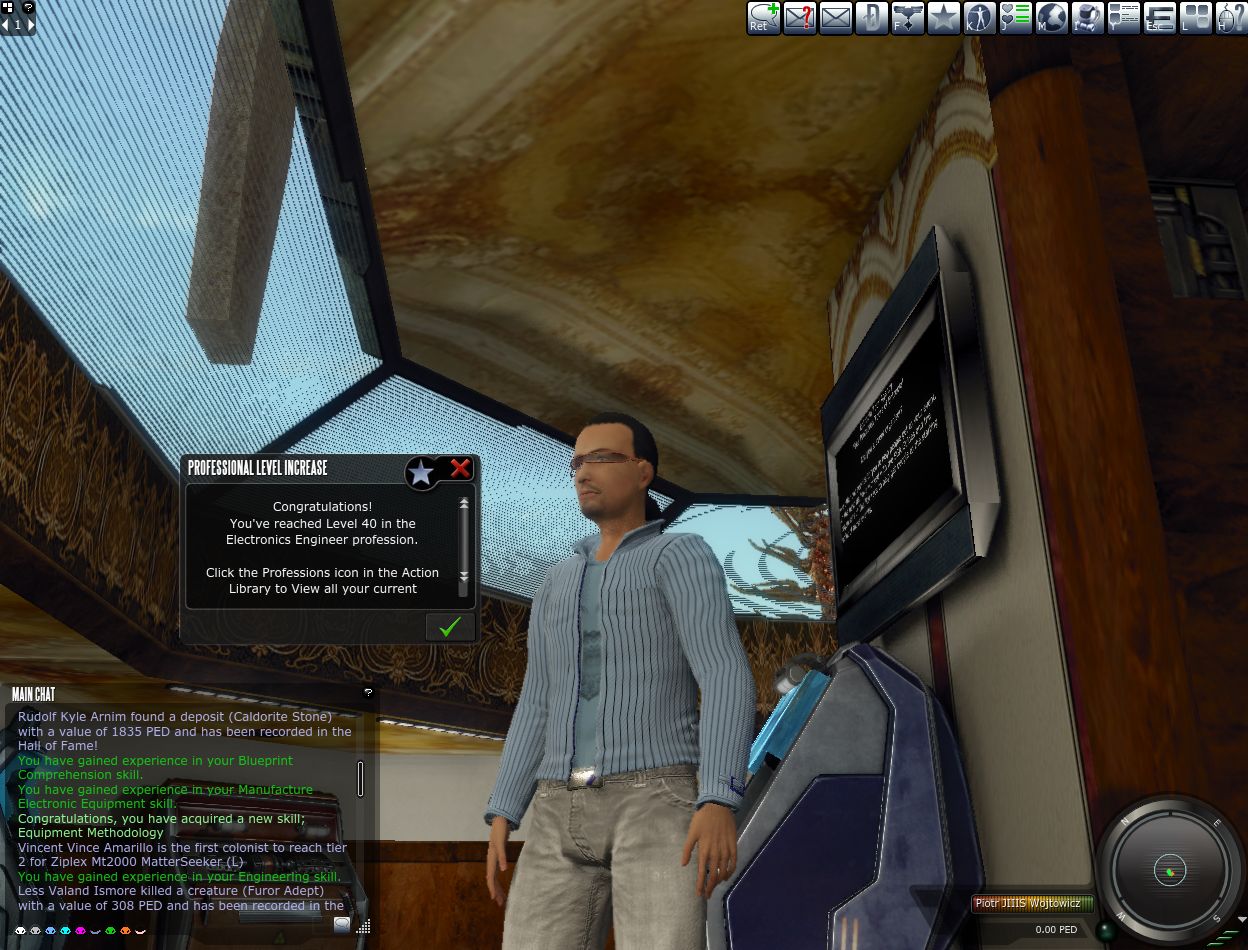Select the green chat channel icon
Viewport: 1248px width, 950px height.
coord(111,932)
